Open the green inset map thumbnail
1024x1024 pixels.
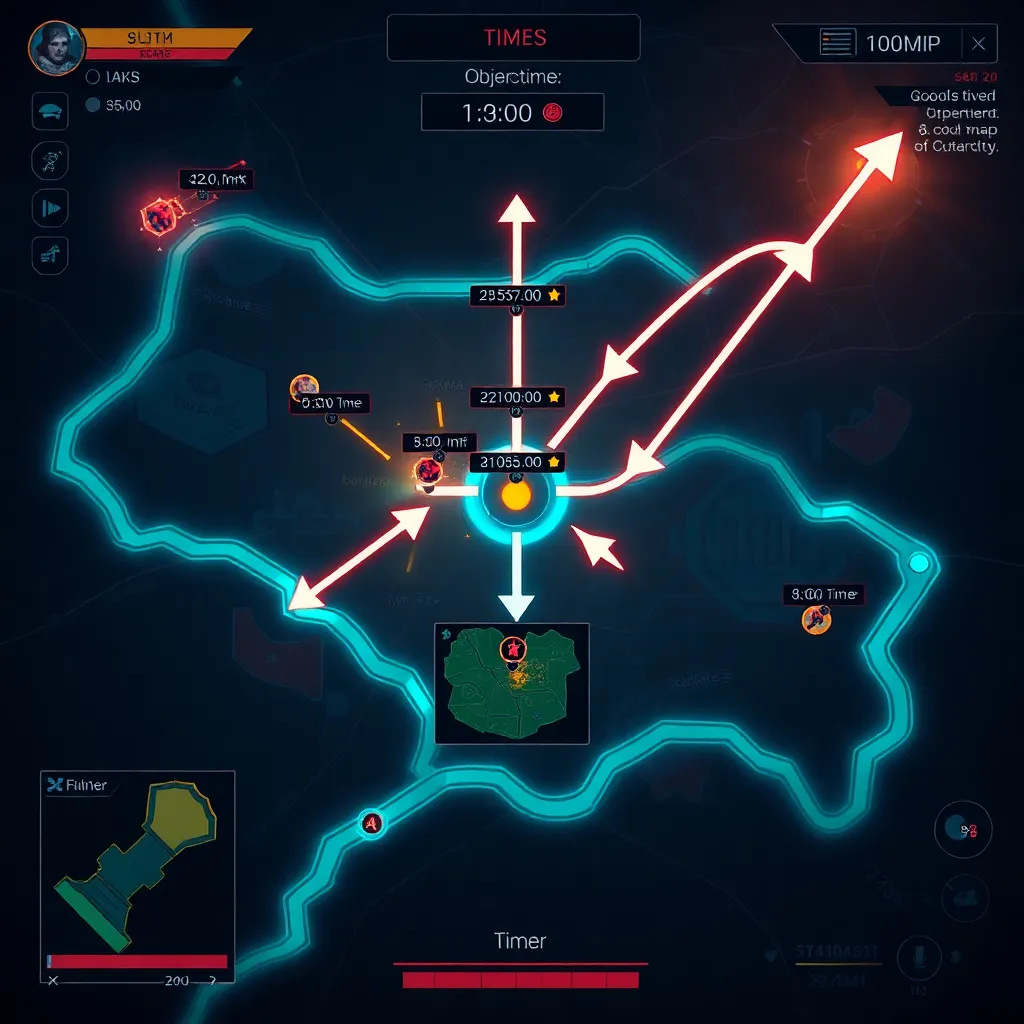click(x=511, y=683)
